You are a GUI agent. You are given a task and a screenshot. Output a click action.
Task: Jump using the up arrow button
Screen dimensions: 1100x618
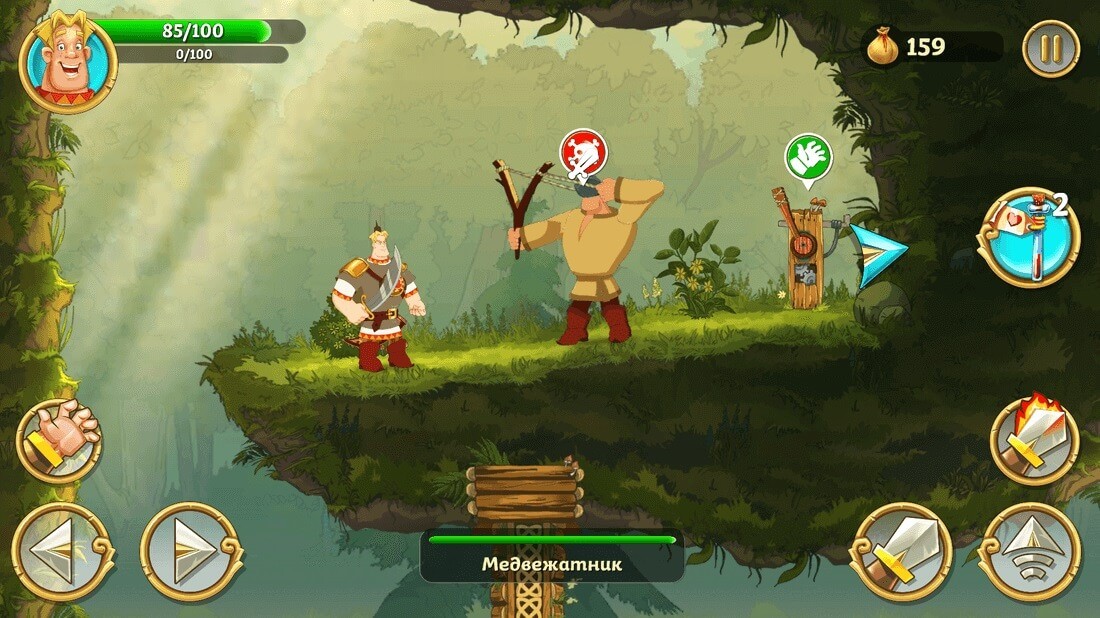tap(1029, 551)
